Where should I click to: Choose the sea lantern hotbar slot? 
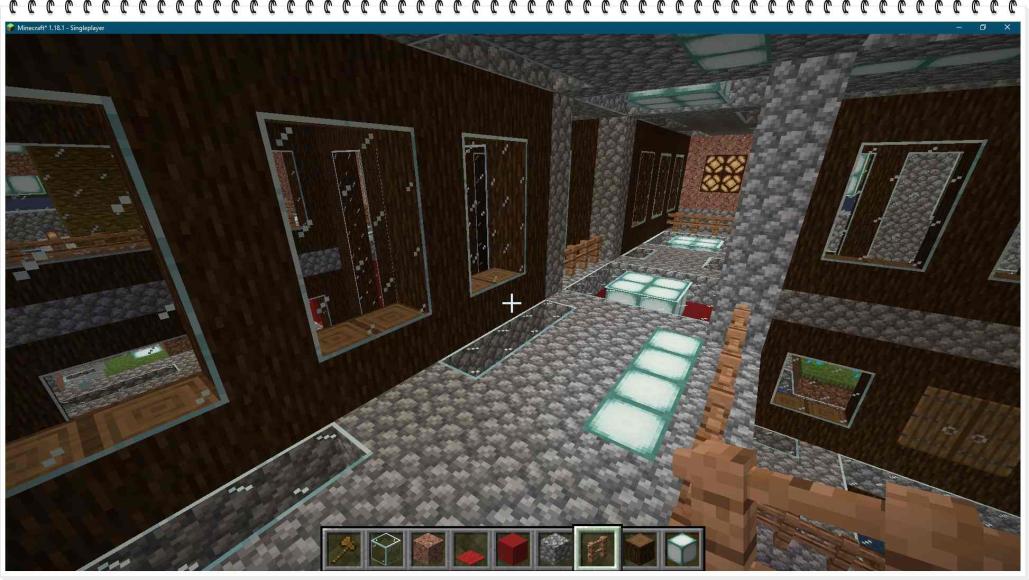(x=682, y=548)
